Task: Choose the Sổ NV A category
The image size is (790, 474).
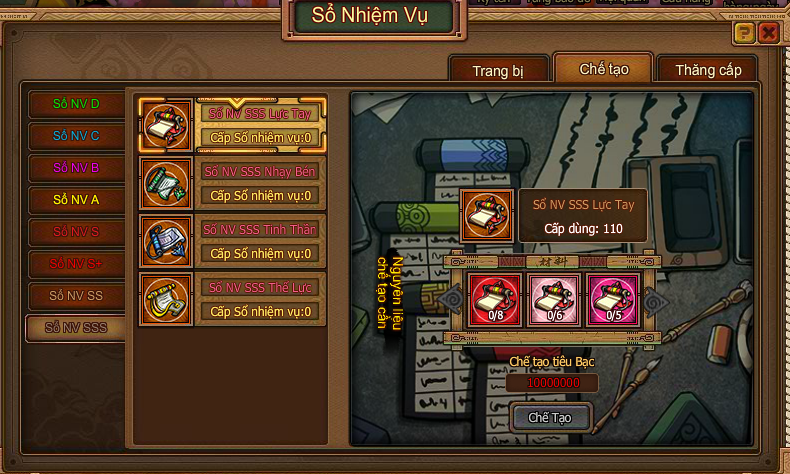Action: (x=76, y=200)
